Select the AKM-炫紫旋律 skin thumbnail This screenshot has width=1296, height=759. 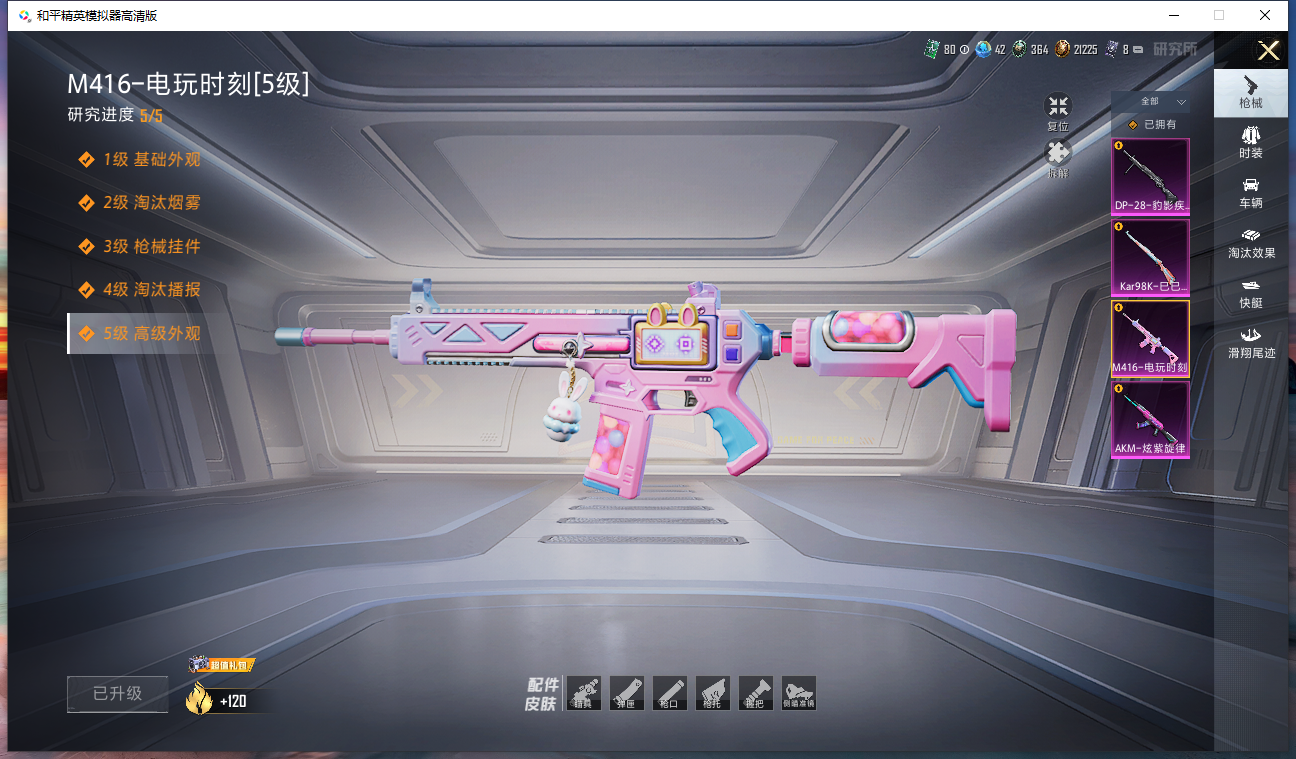[1151, 419]
